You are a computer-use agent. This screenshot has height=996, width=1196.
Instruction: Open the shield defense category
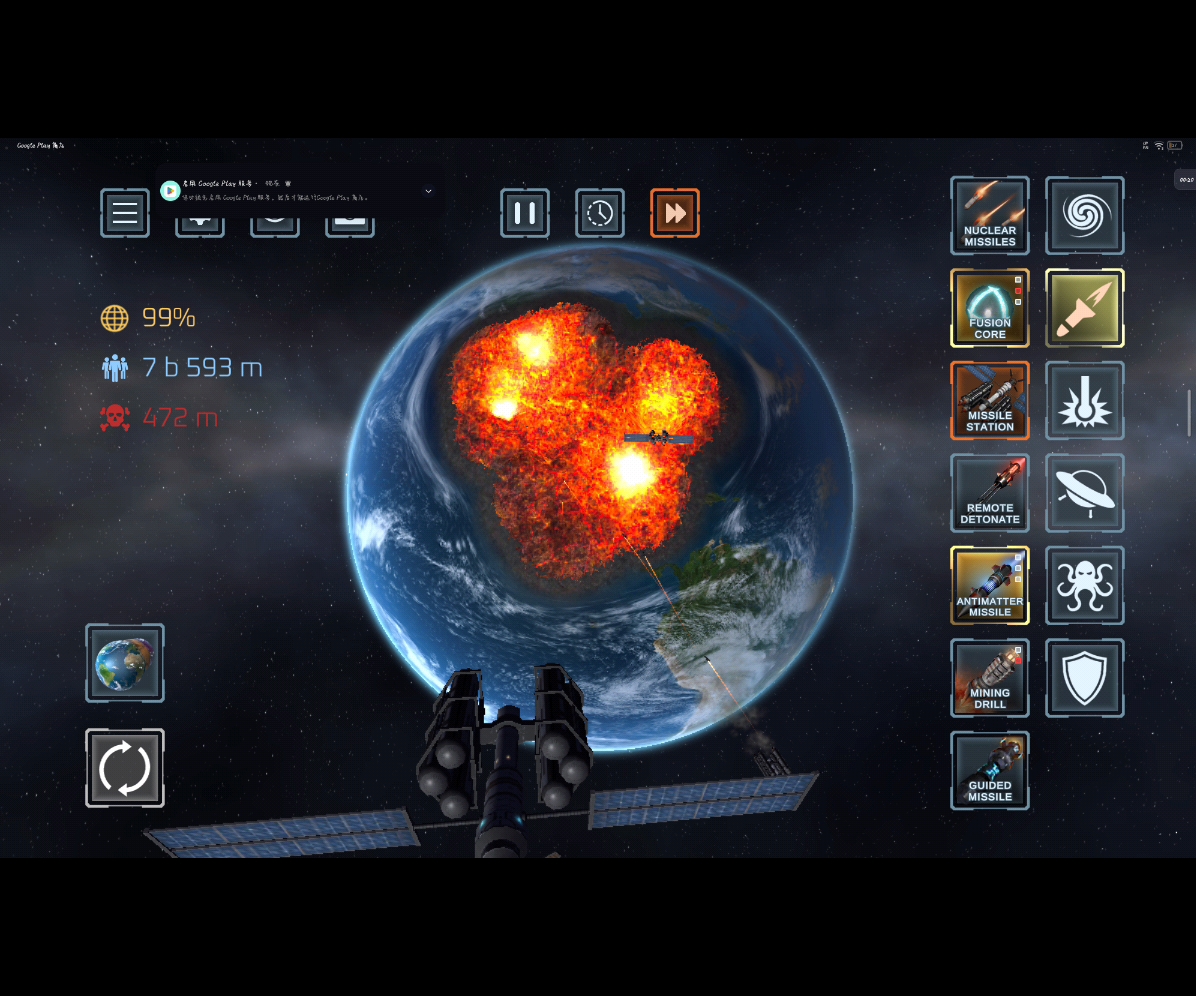pyautogui.click(x=1085, y=678)
